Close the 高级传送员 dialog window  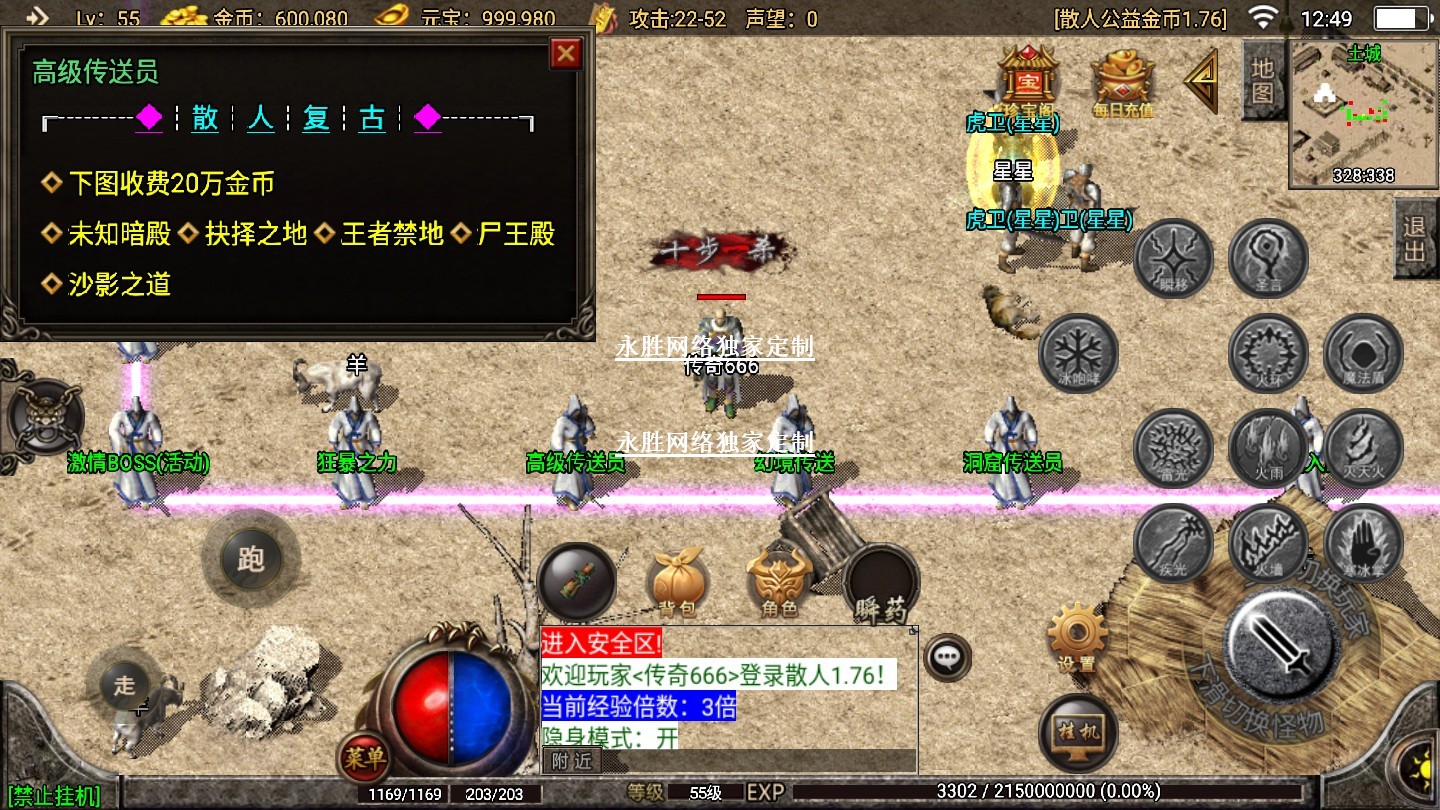(x=566, y=53)
